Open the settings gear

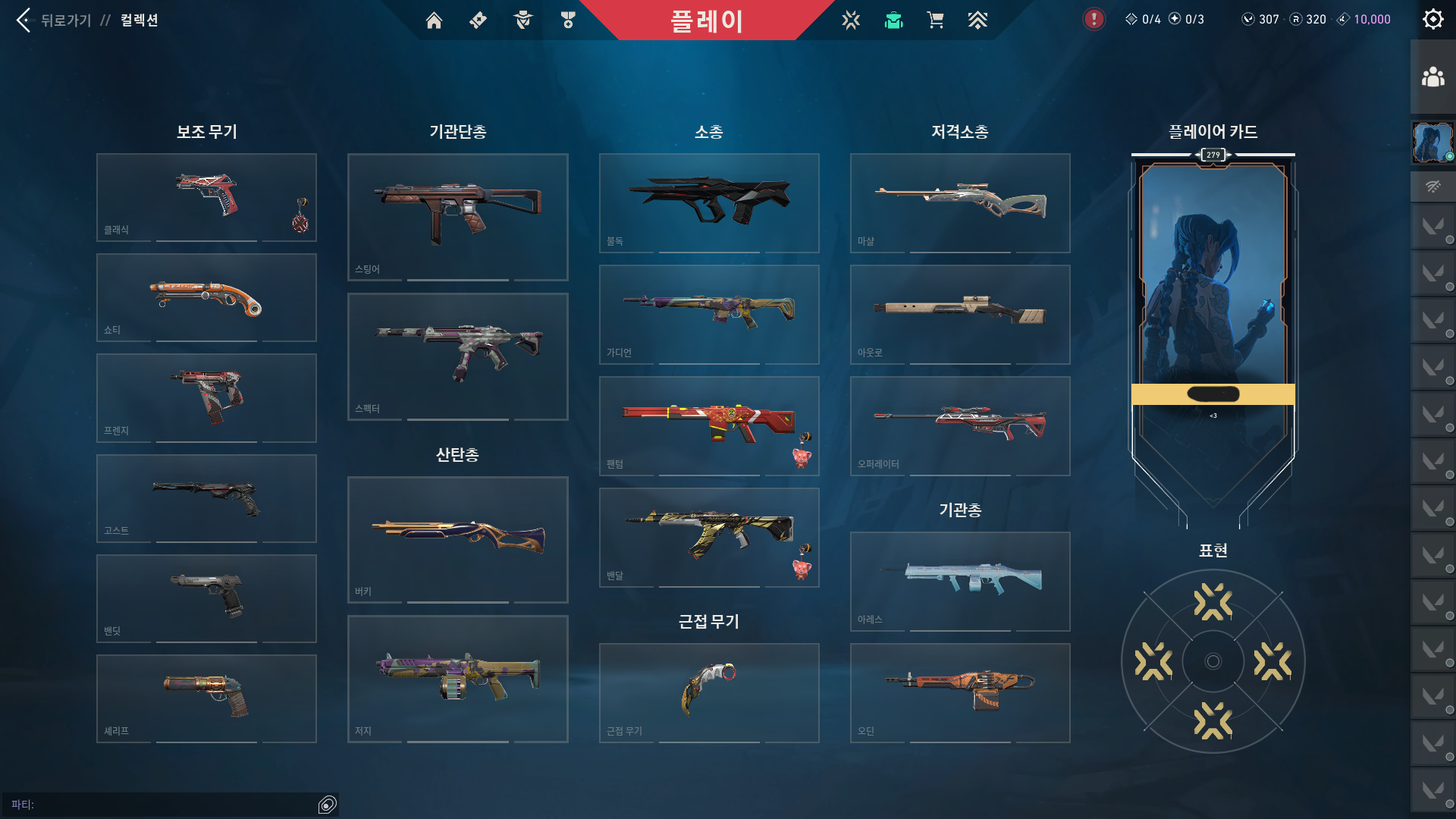[1432, 19]
